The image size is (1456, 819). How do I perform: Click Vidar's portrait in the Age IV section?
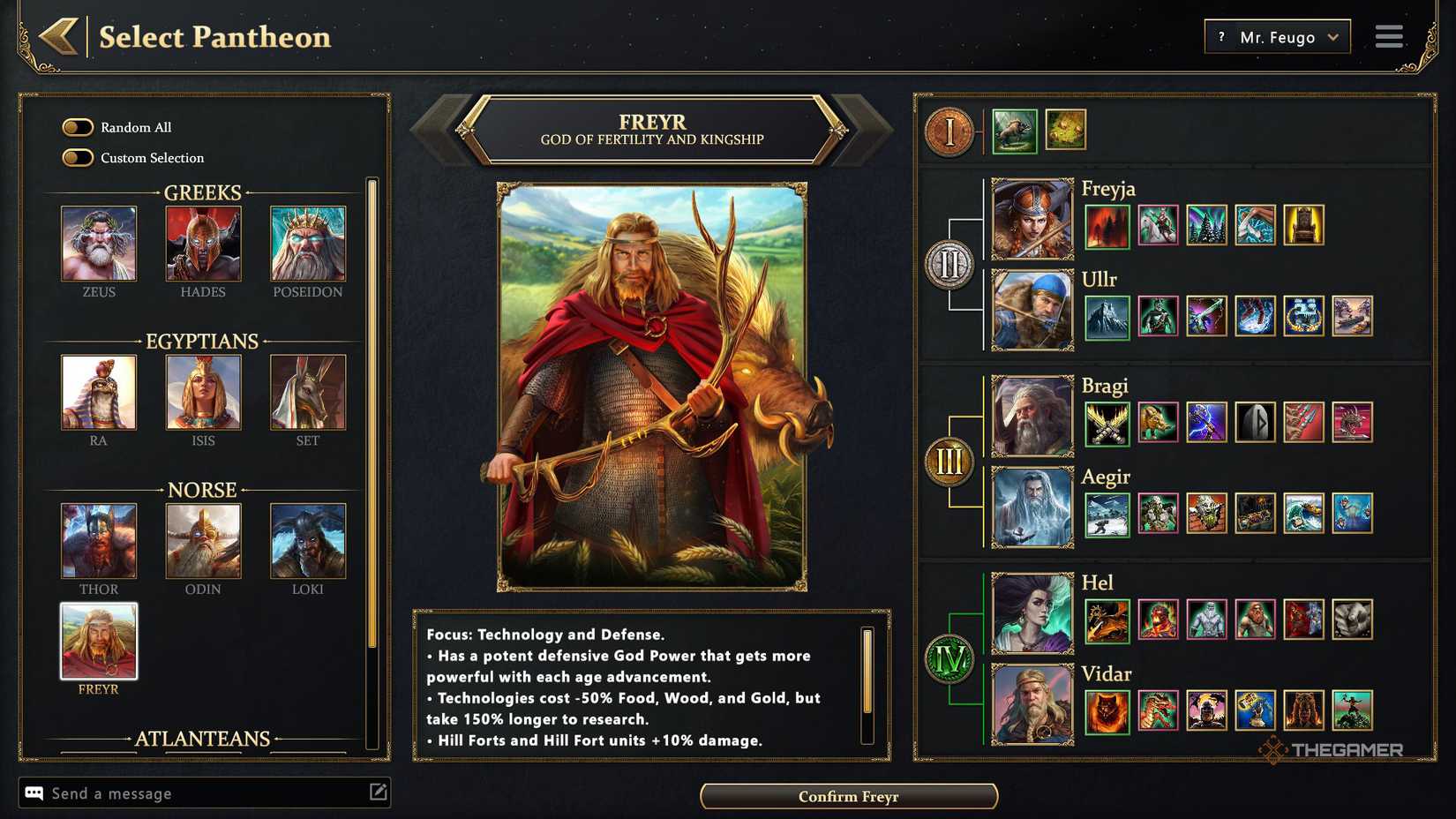[1032, 705]
